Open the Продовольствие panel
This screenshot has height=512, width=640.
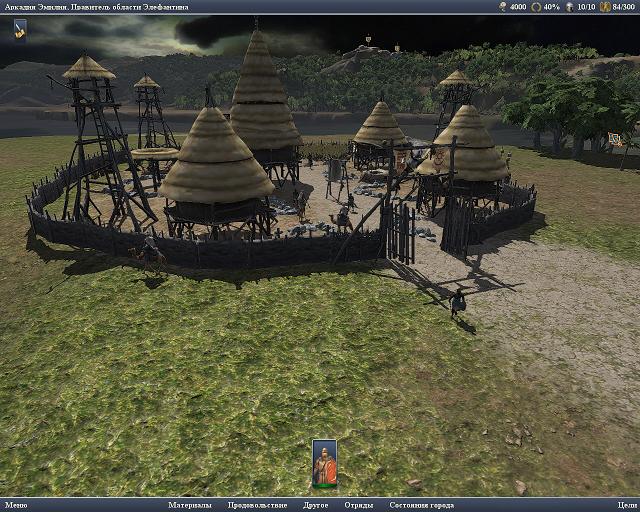pyautogui.click(x=257, y=505)
